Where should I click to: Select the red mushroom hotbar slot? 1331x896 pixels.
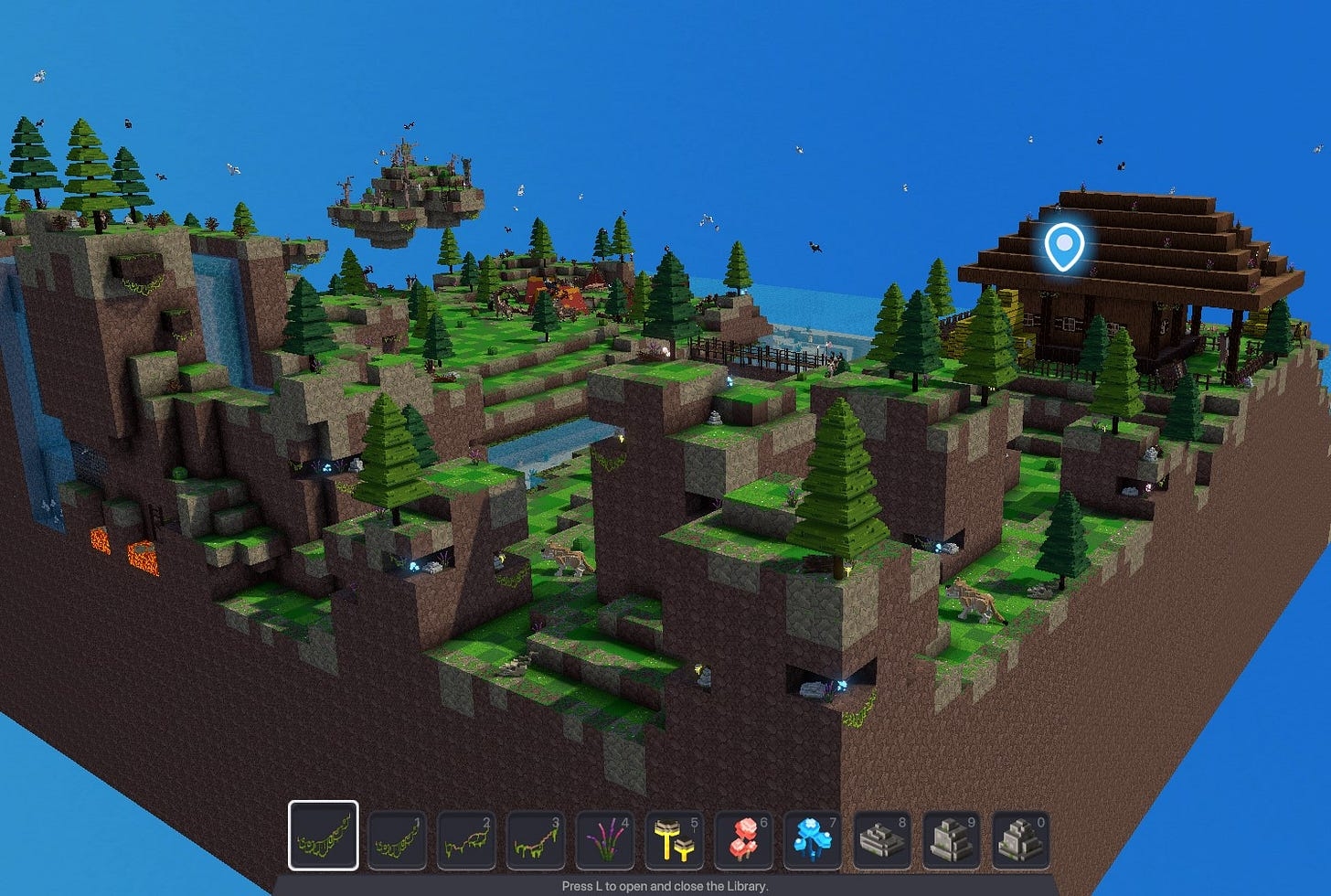tap(745, 839)
